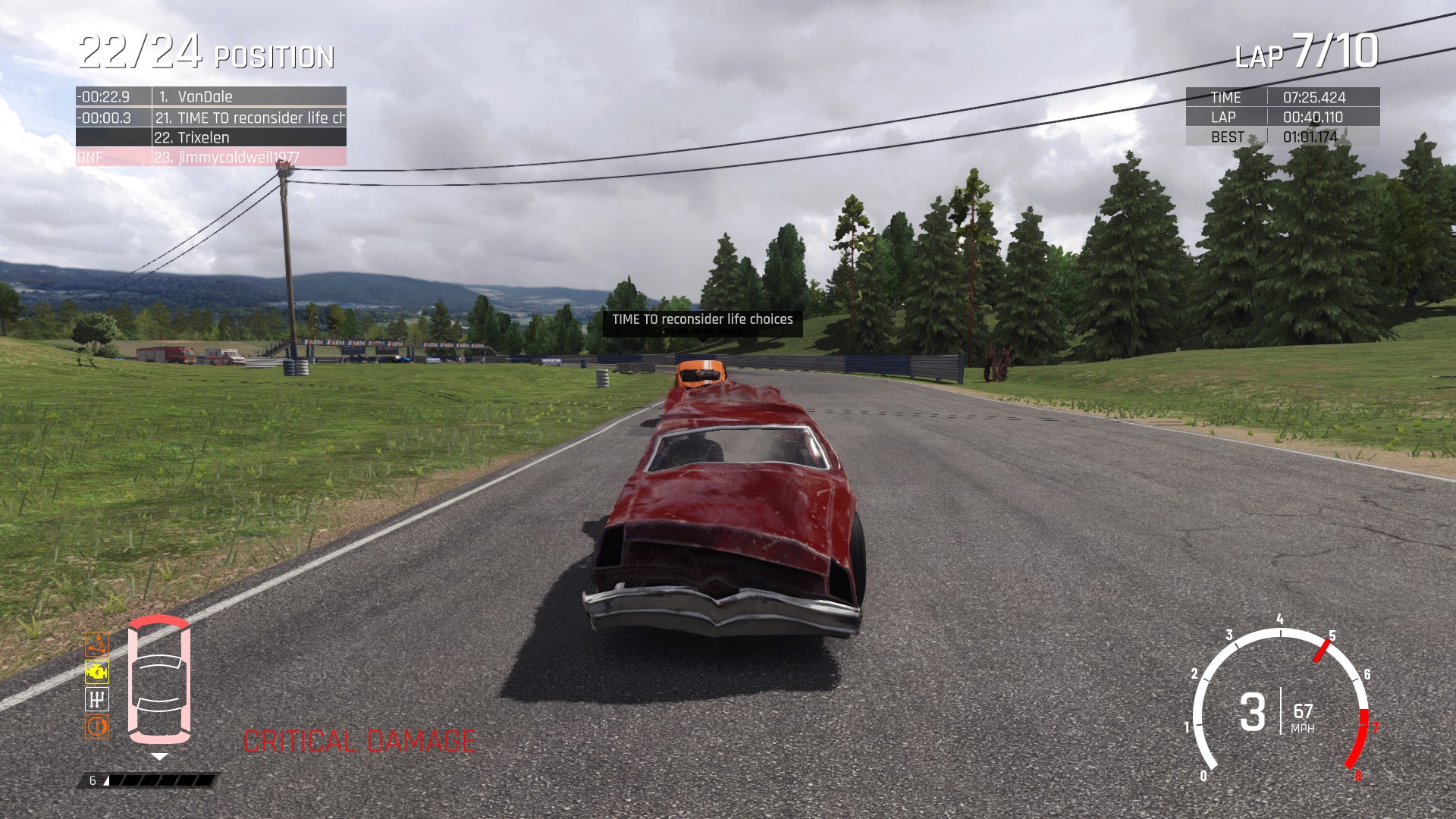Click the leader VanDale on the leaderboard
This screenshot has height=819, width=1456.
206,96
